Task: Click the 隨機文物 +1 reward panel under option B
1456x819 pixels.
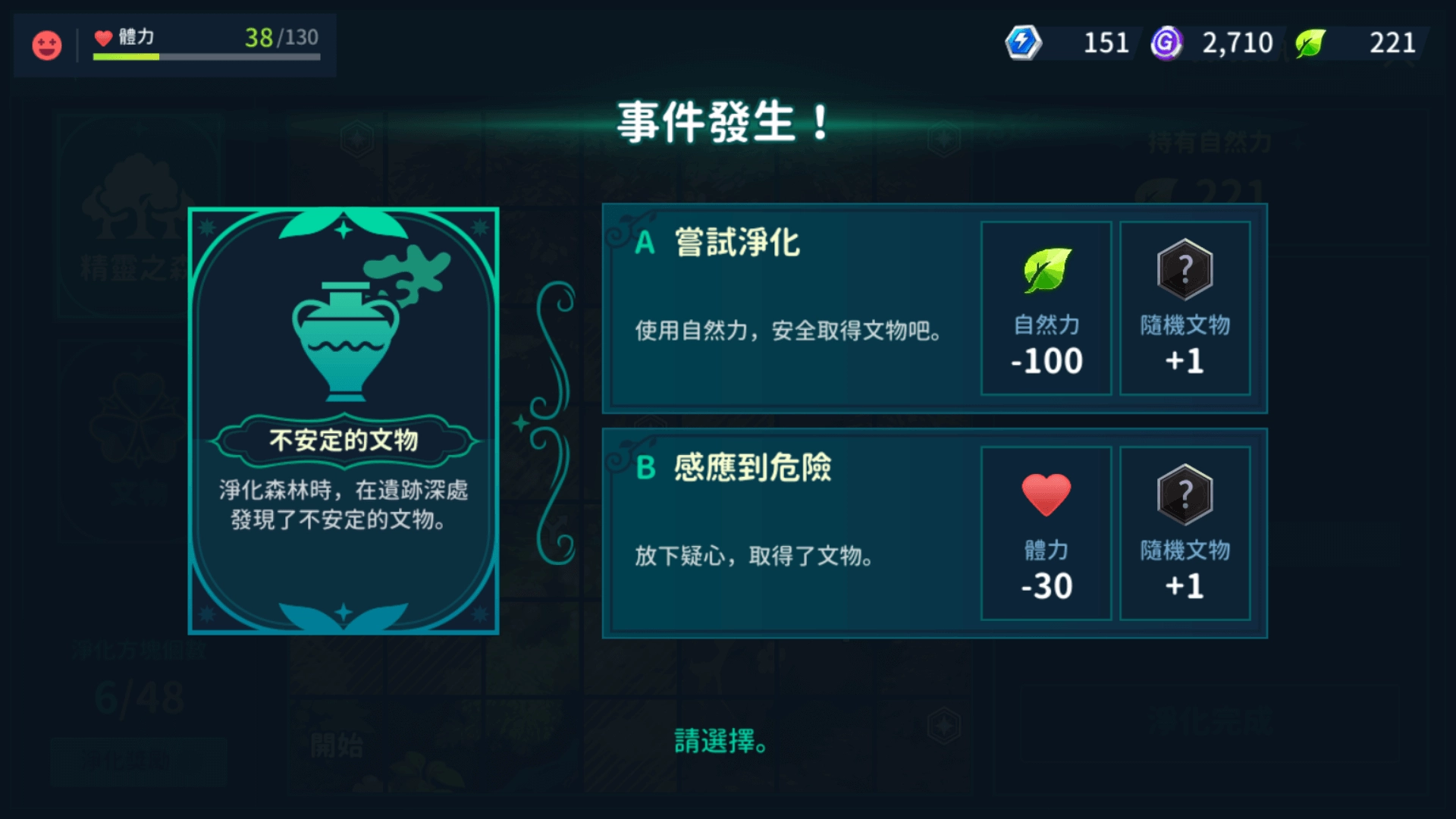Action: (1185, 535)
